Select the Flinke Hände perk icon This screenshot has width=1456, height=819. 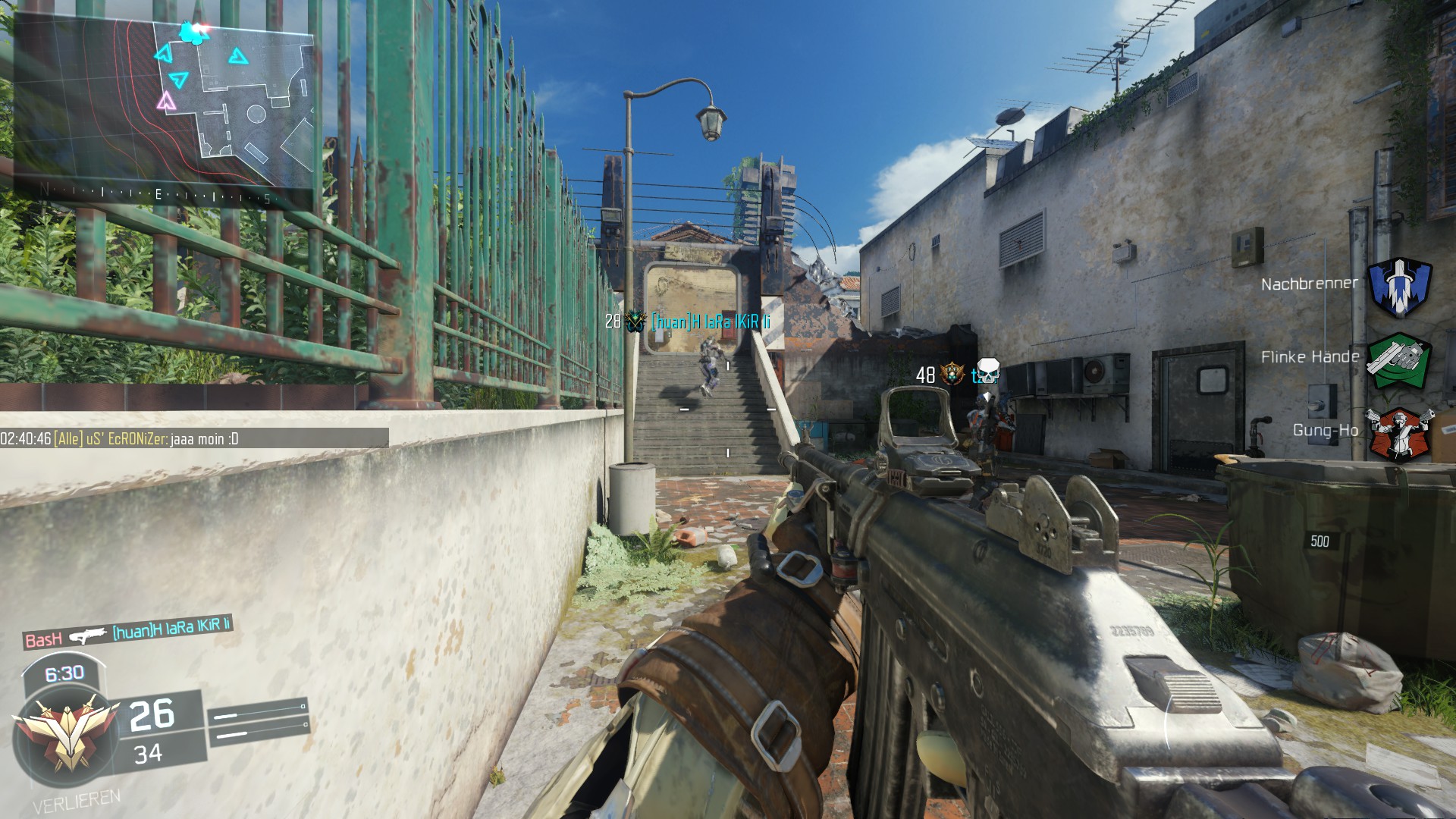1399,359
